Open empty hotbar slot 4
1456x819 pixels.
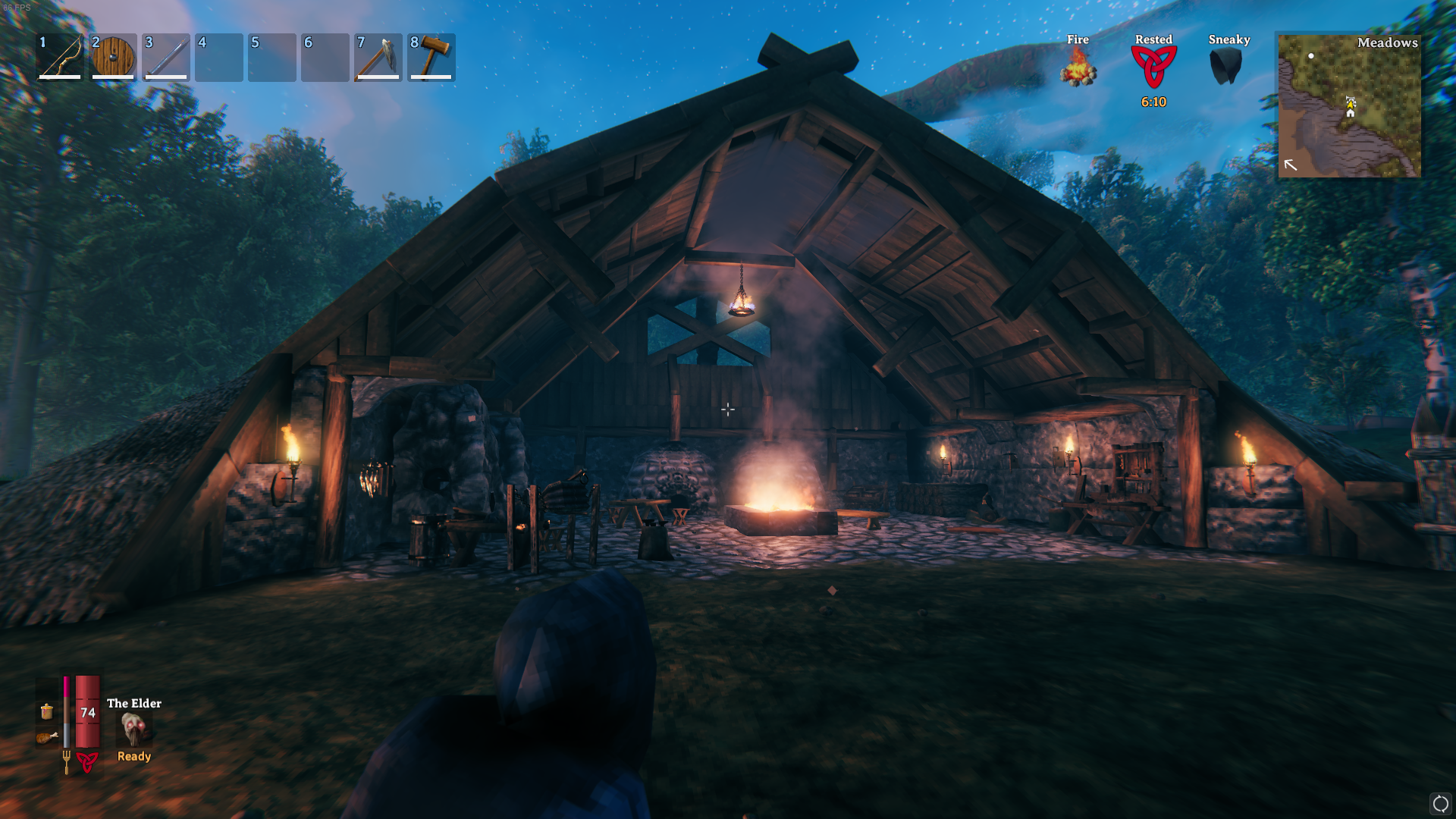218,58
